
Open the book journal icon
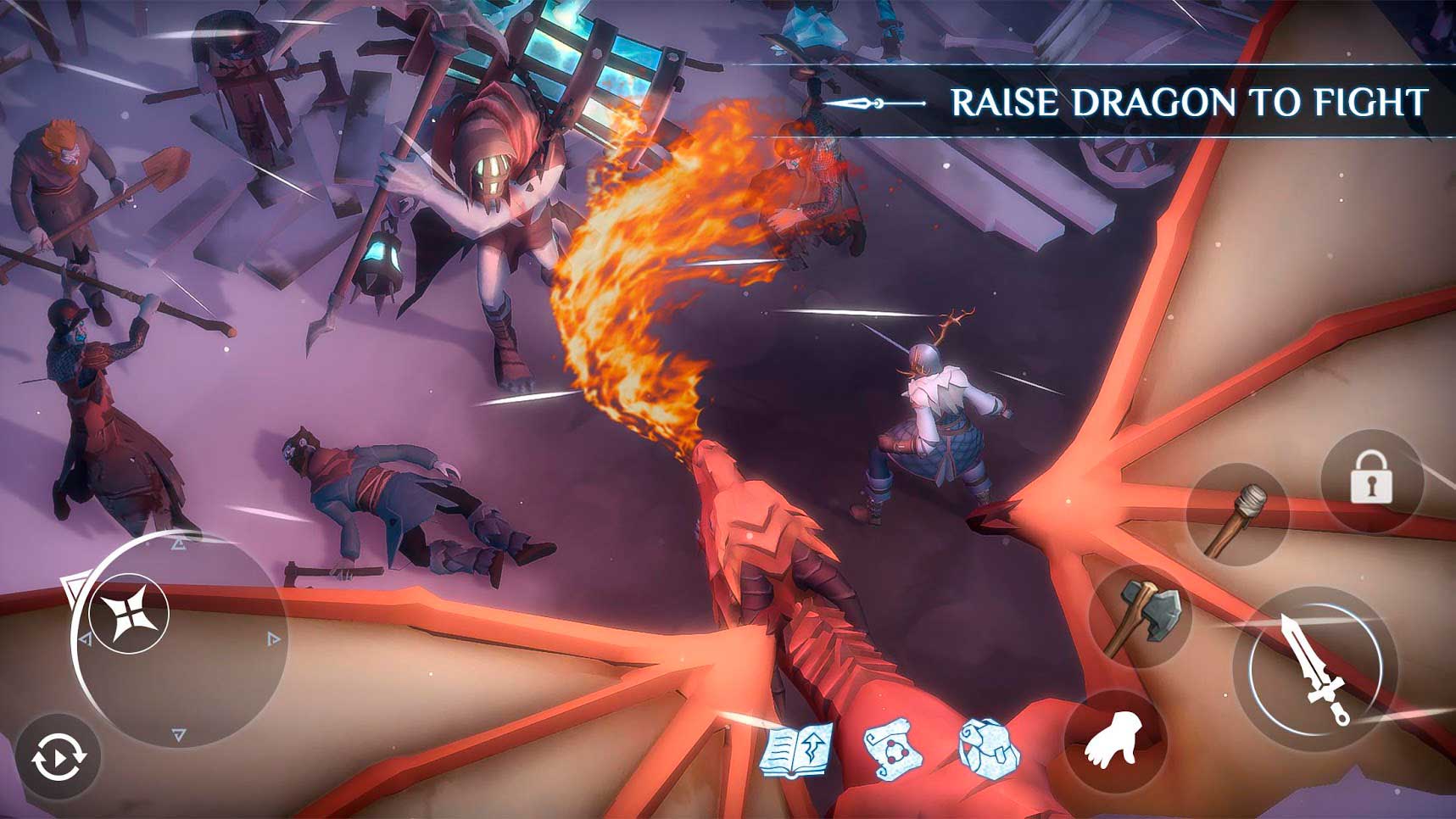[797, 749]
